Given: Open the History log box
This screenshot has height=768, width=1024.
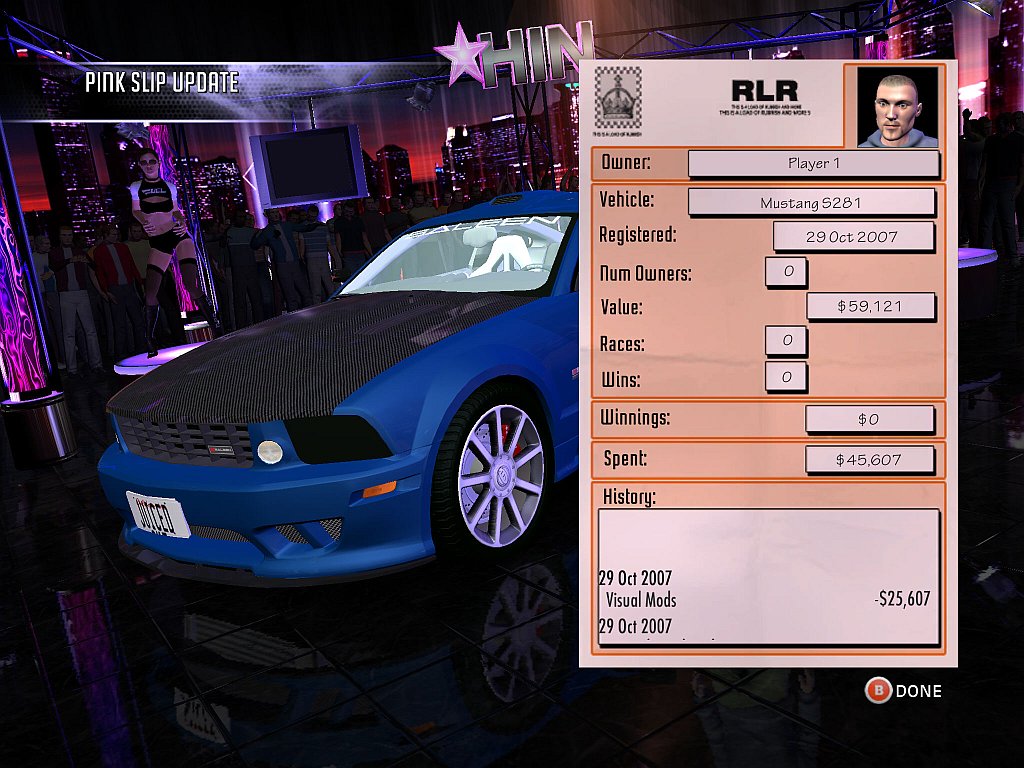Looking at the screenshot, I should tap(768, 577).
